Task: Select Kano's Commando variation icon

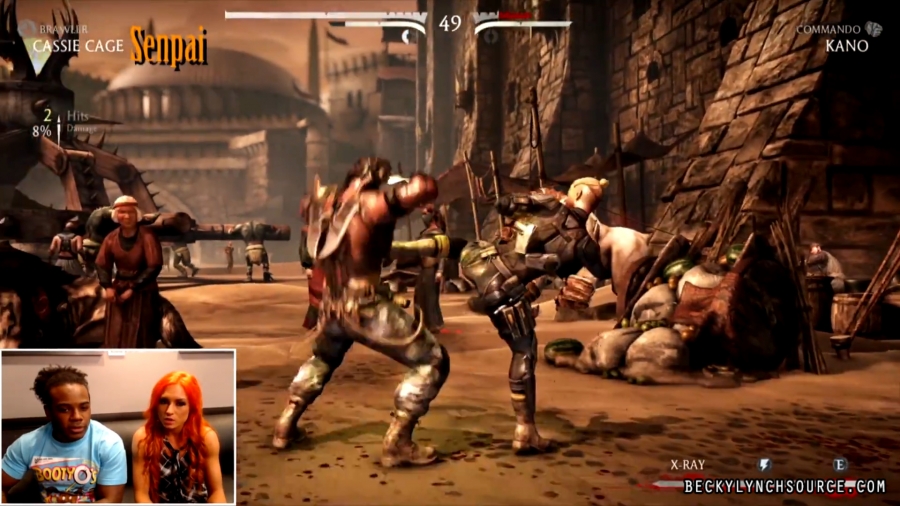Action: click(x=874, y=29)
